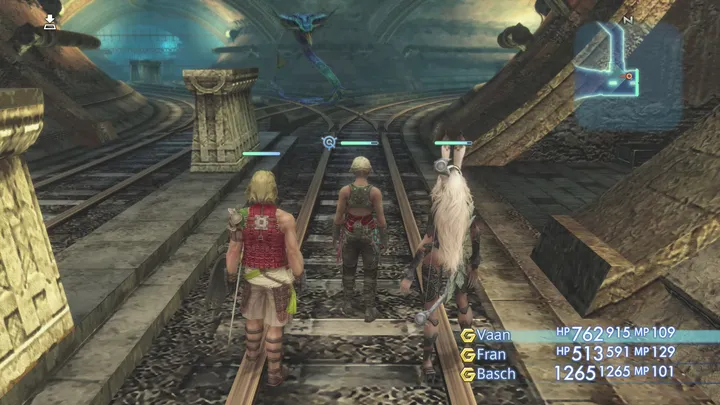Click the party leader target marker
The height and width of the screenshot is (405, 720).
coord(328,143)
